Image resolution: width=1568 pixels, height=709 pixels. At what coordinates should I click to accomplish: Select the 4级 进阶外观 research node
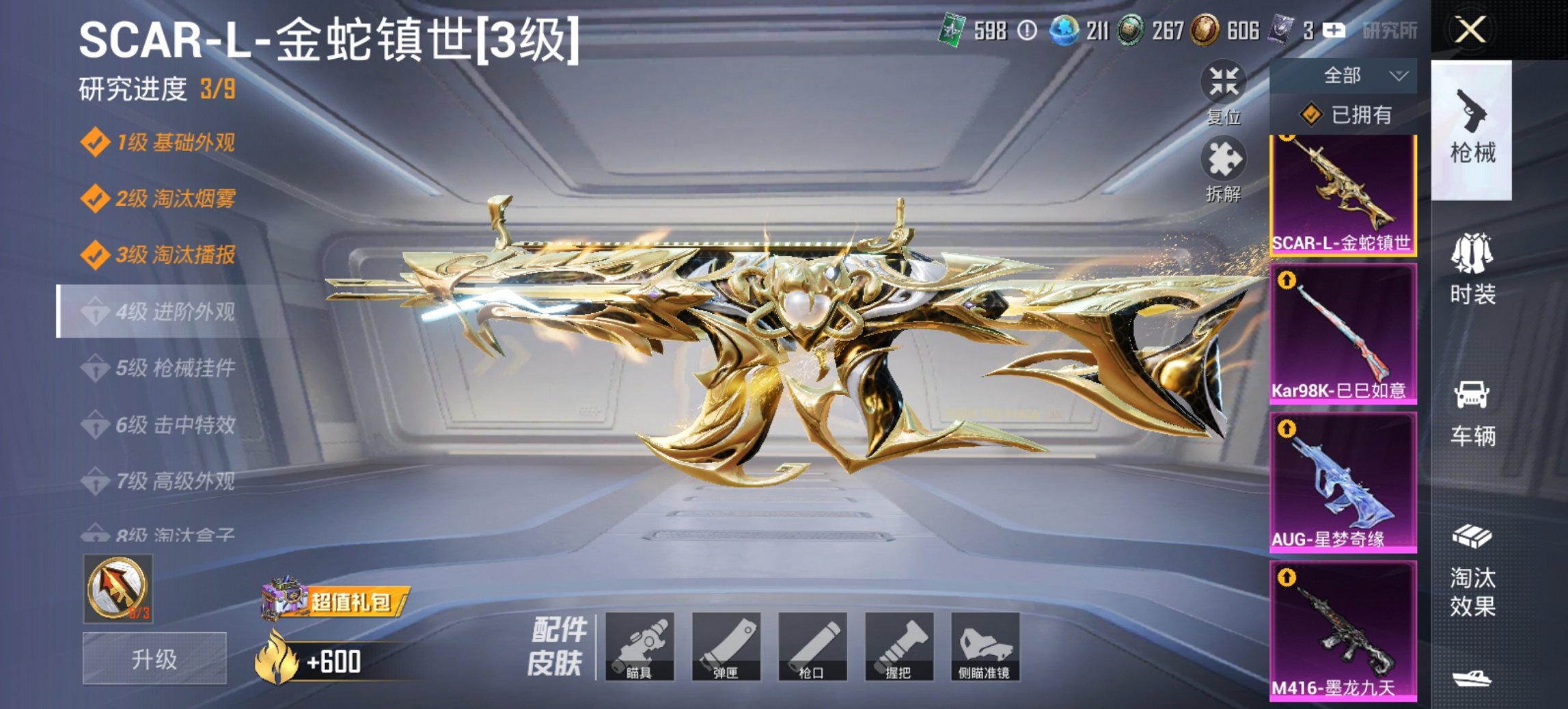171,310
